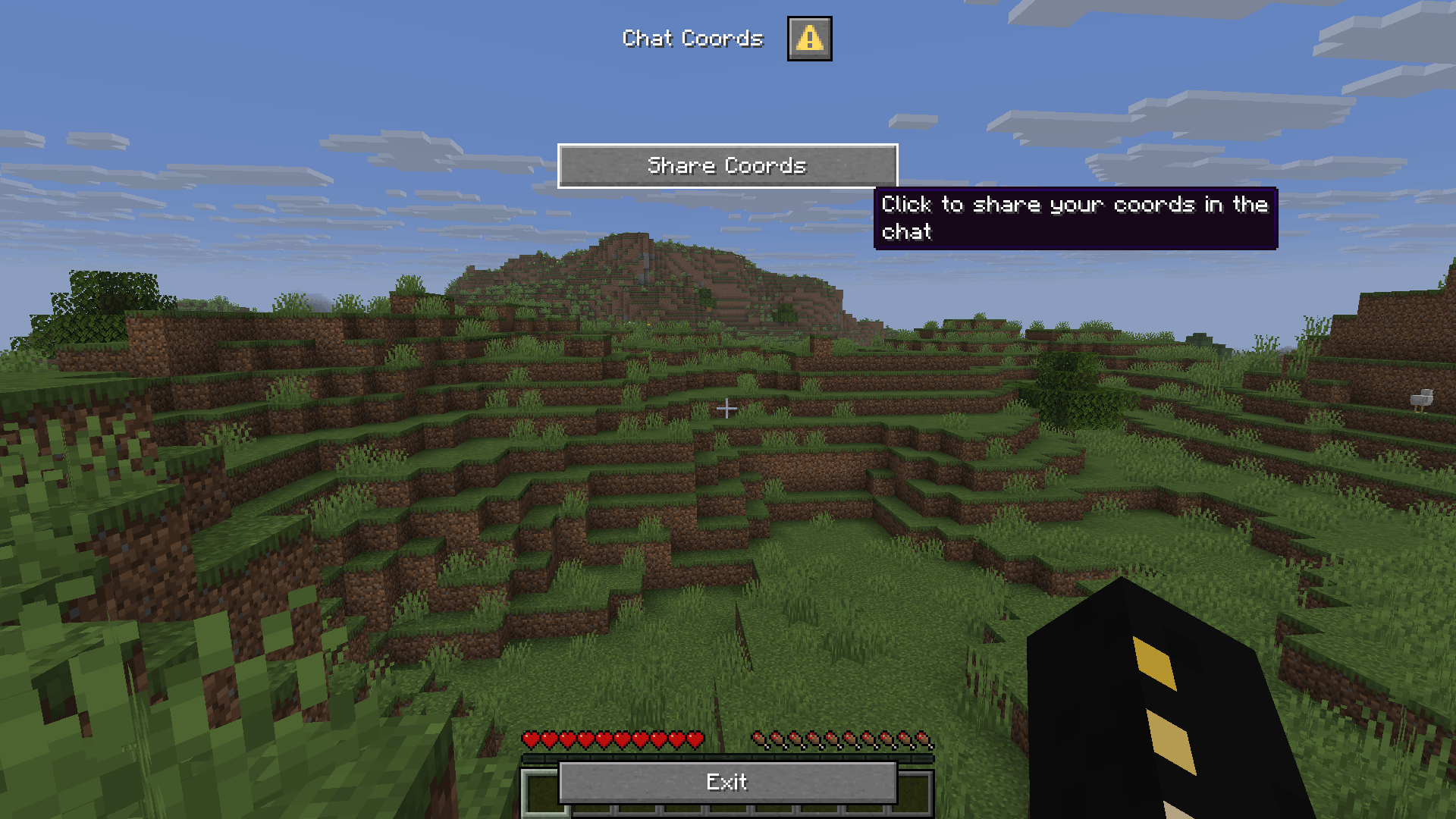Image resolution: width=1456 pixels, height=819 pixels.
Task: Open the yellow warning triangle icon
Action: tap(809, 39)
